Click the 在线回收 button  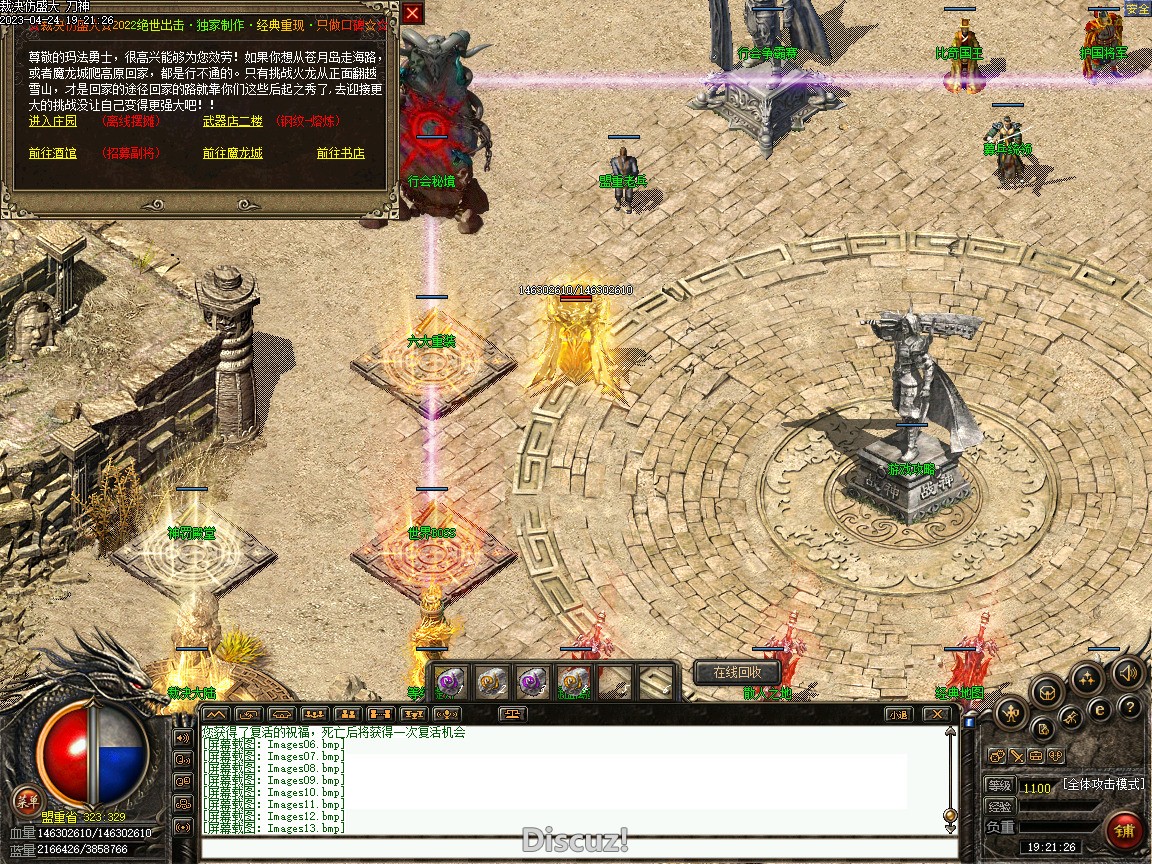pyautogui.click(x=737, y=673)
